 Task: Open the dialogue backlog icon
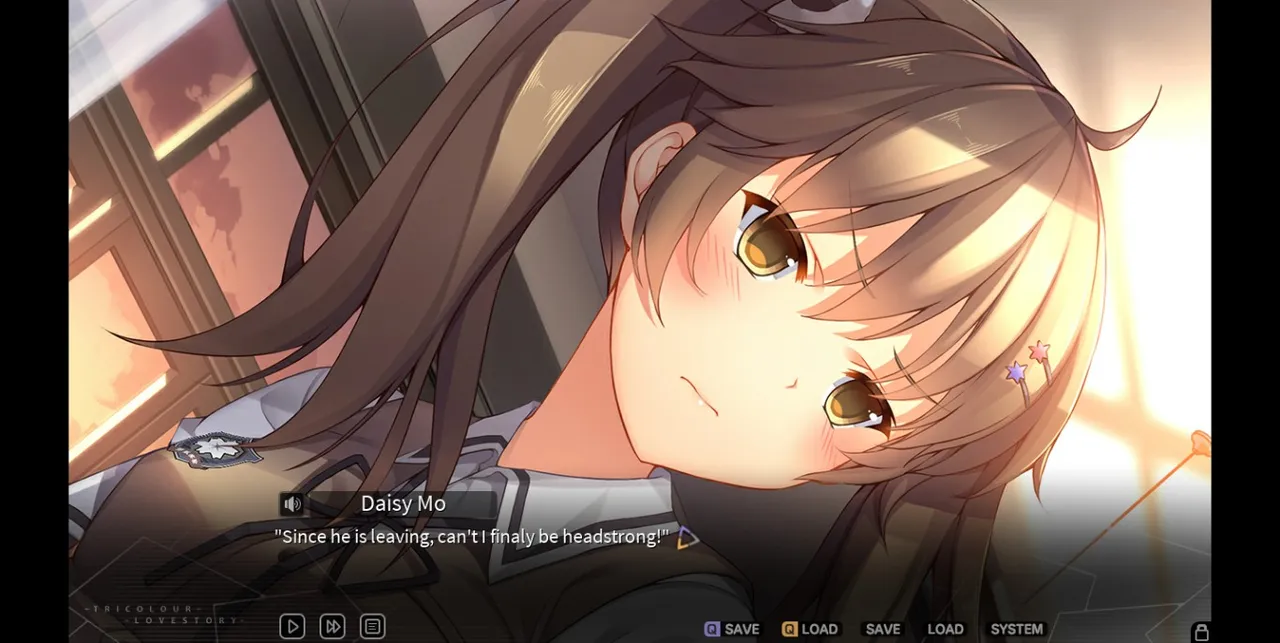point(372,627)
